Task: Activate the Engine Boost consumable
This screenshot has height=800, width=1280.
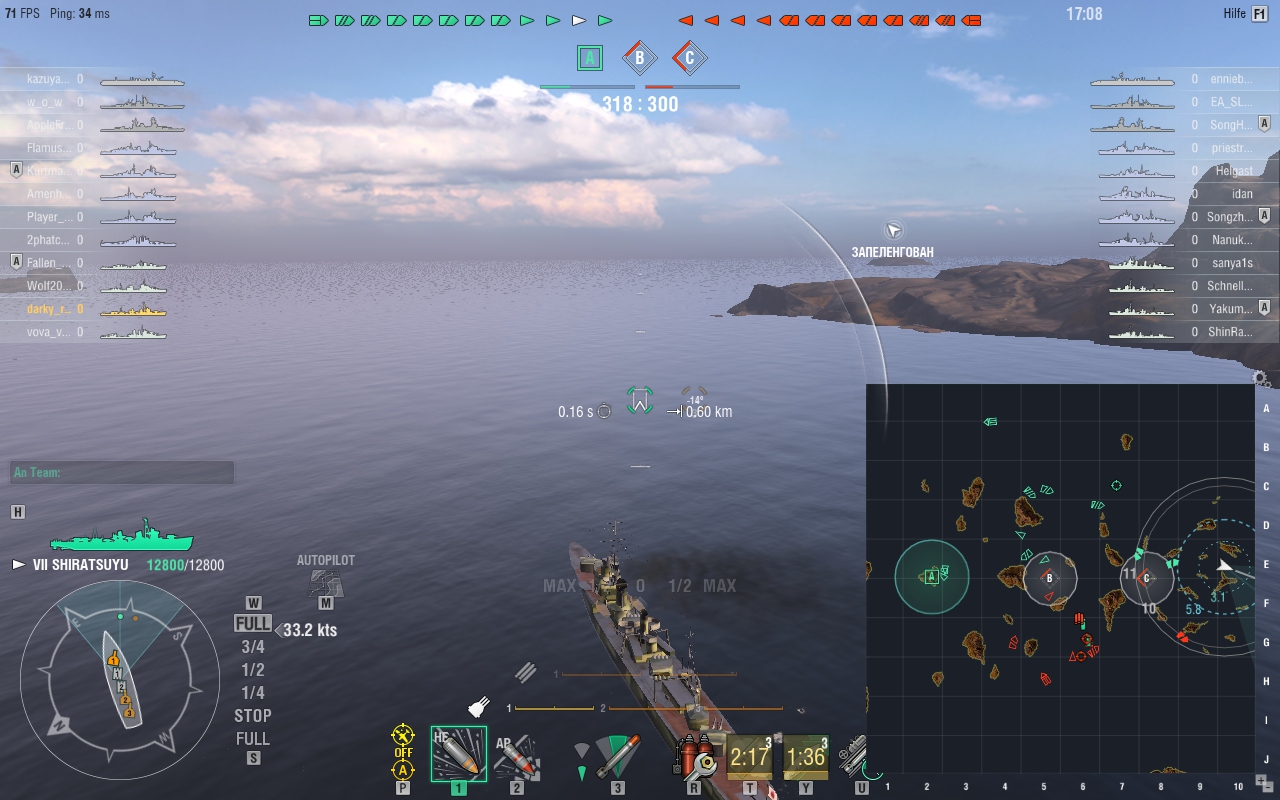Action: click(x=855, y=757)
